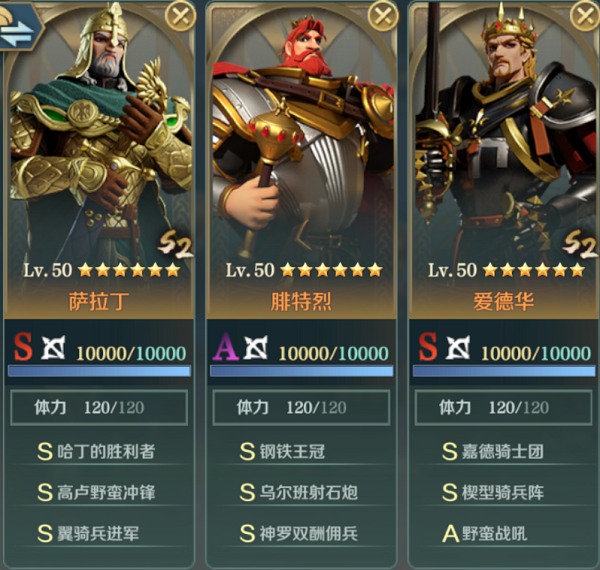
Task: Remove 萨拉丁 with his close button
Action: [x=180, y=15]
